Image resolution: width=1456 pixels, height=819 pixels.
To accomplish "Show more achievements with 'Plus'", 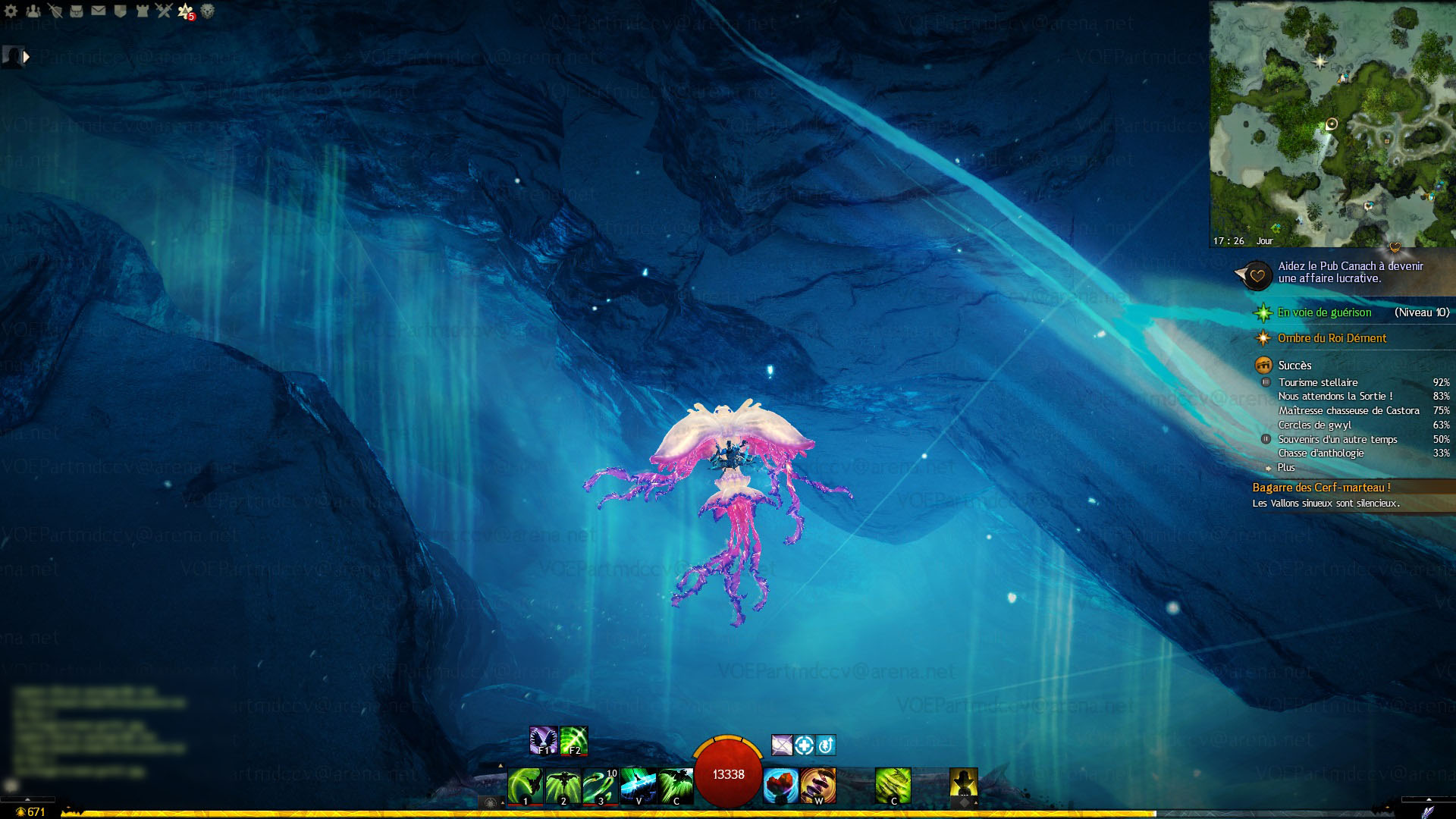I will 1286,467.
